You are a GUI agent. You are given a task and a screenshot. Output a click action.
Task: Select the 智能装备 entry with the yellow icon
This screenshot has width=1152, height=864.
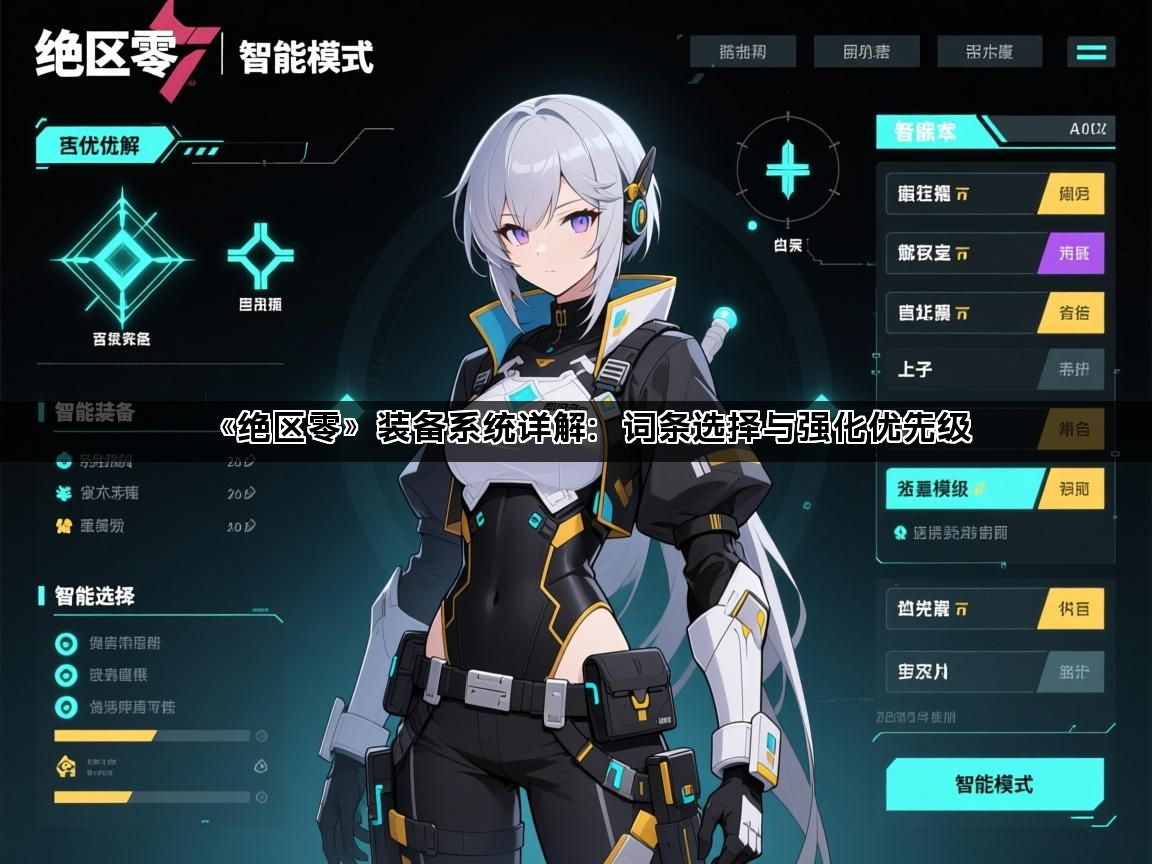point(65,525)
